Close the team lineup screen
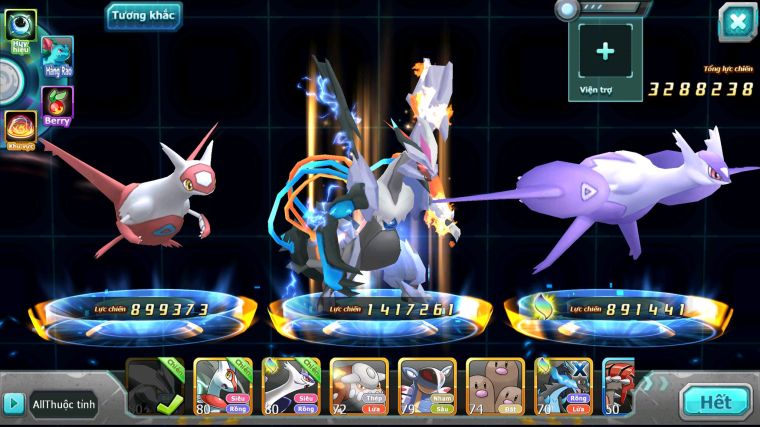The image size is (760, 427). click(737, 22)
